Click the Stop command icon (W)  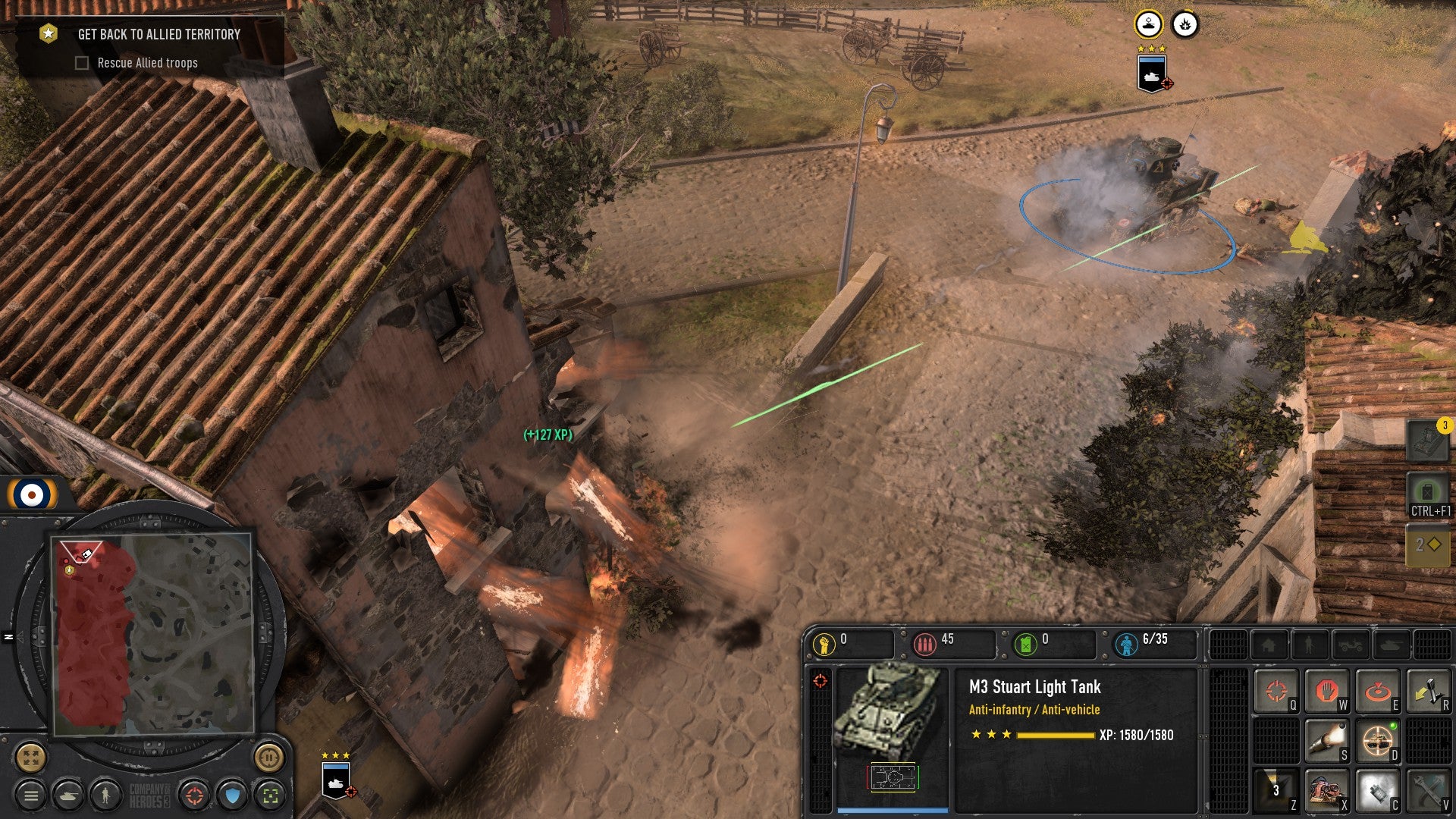[x=1327, y=691]
